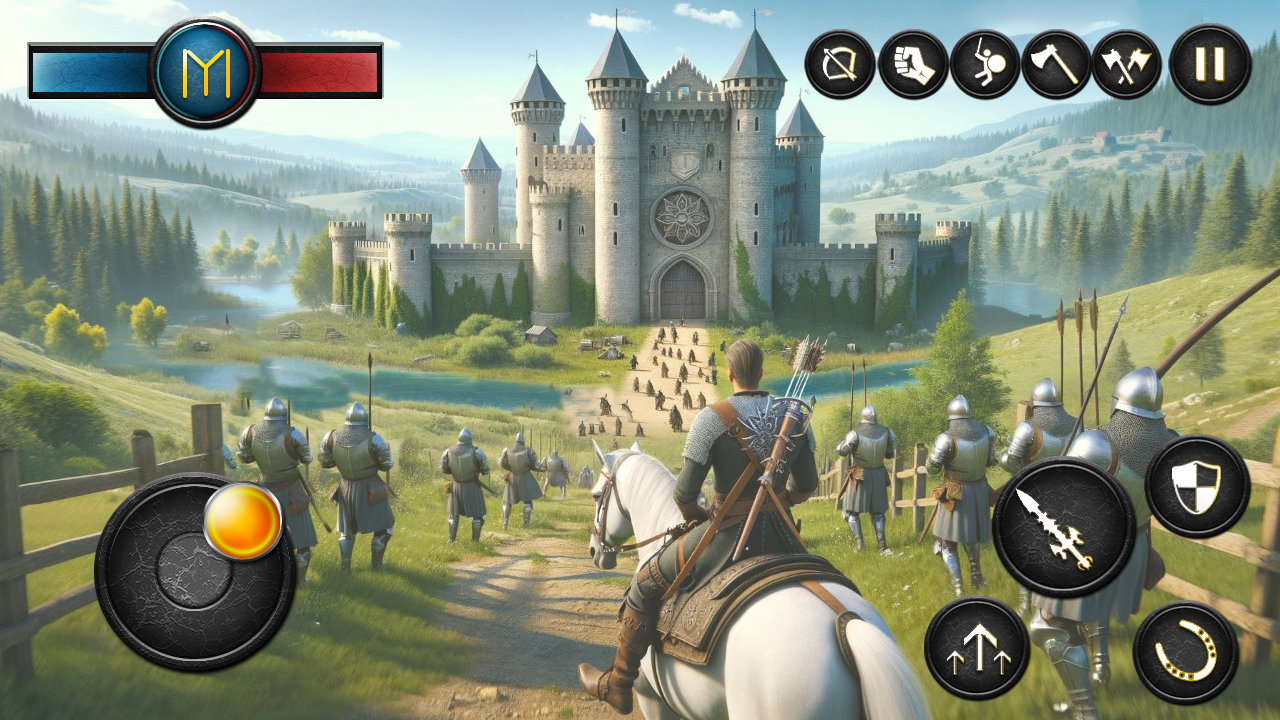1280x720 pixels.
Task: Choose the fist melee option
Action: (913, 64)
